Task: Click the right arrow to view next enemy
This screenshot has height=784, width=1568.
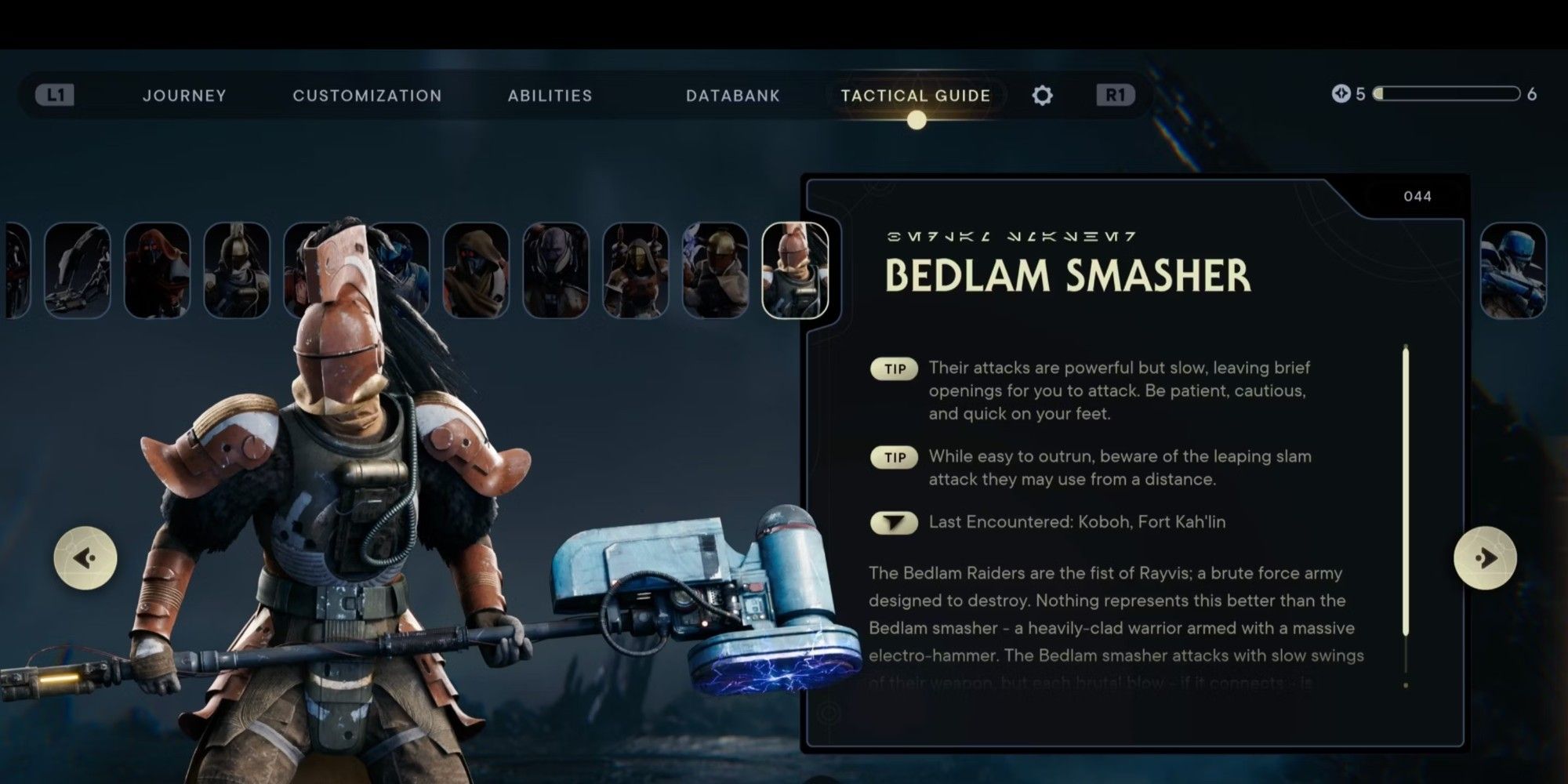Action: point(1486,557)
